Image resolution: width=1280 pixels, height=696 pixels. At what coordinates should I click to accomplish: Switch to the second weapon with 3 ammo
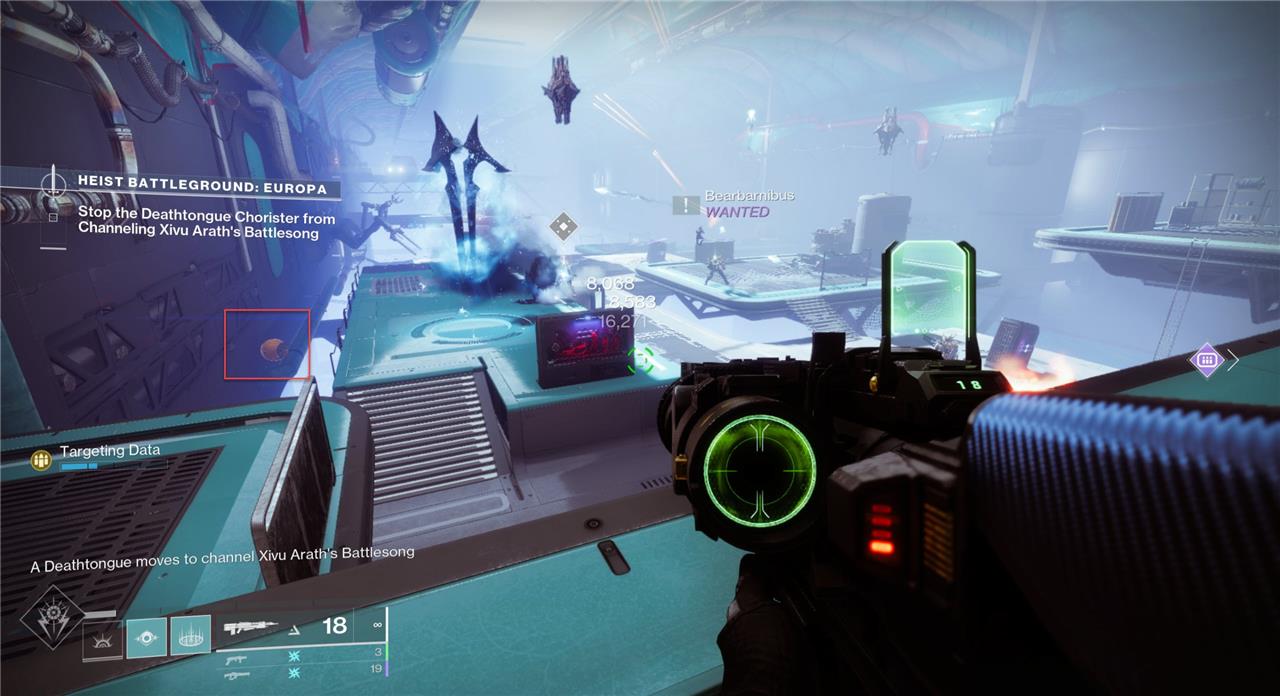point(236,659)
